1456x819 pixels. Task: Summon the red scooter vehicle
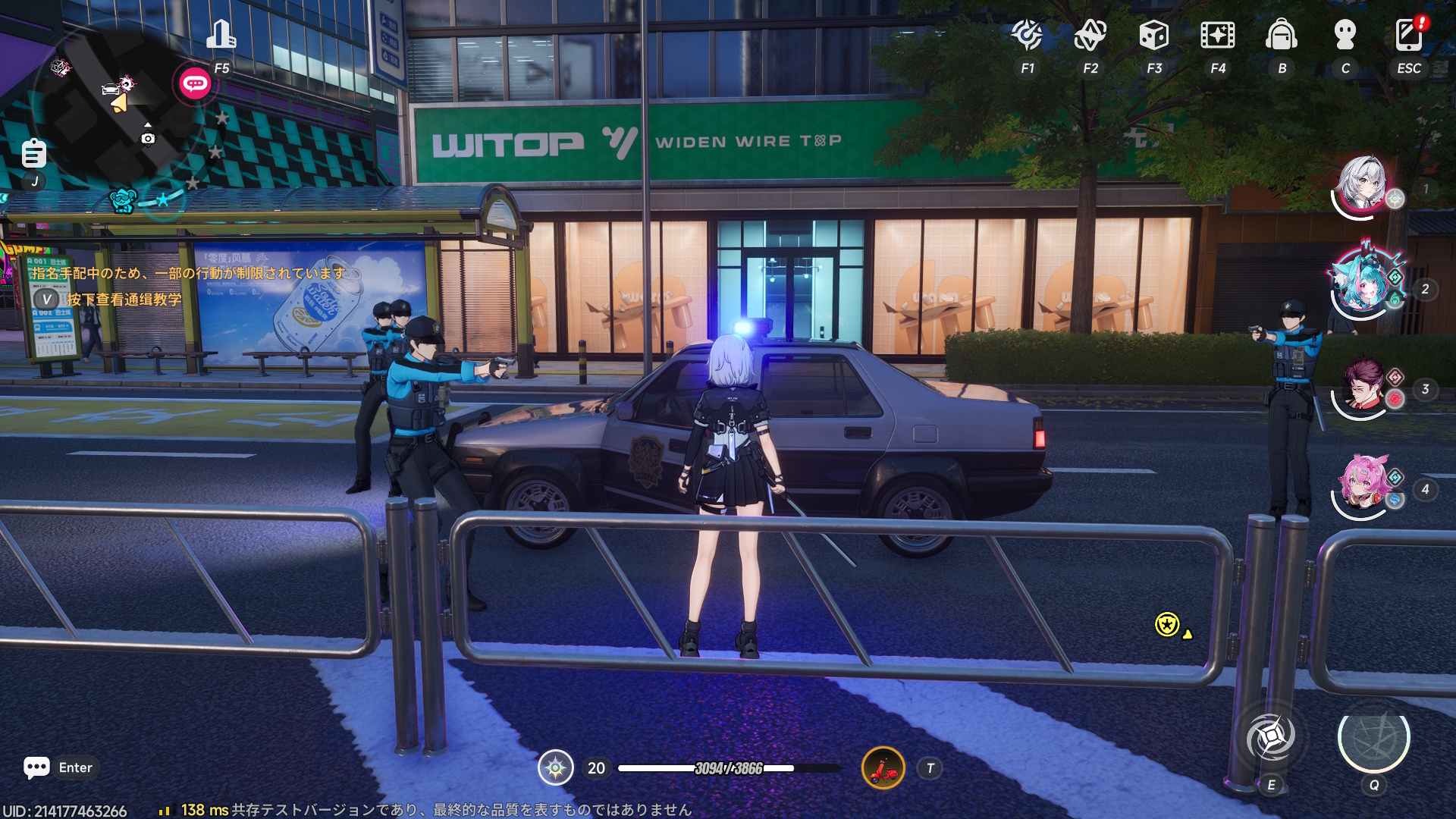coord(883,768)
